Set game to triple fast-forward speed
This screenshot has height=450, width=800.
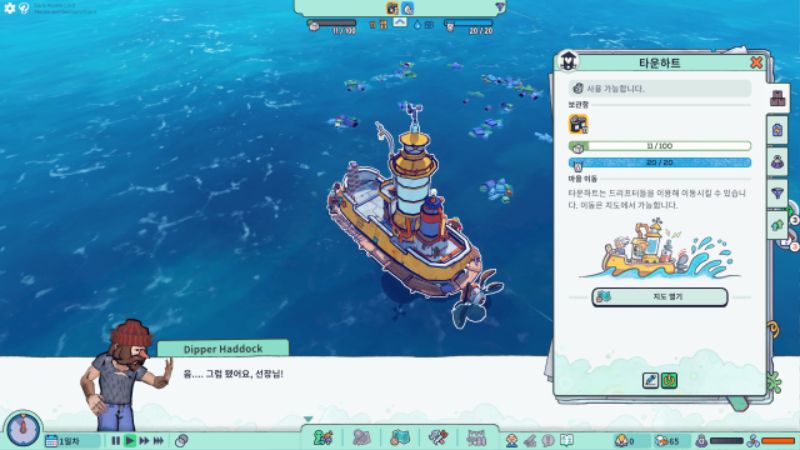[160, 440]
